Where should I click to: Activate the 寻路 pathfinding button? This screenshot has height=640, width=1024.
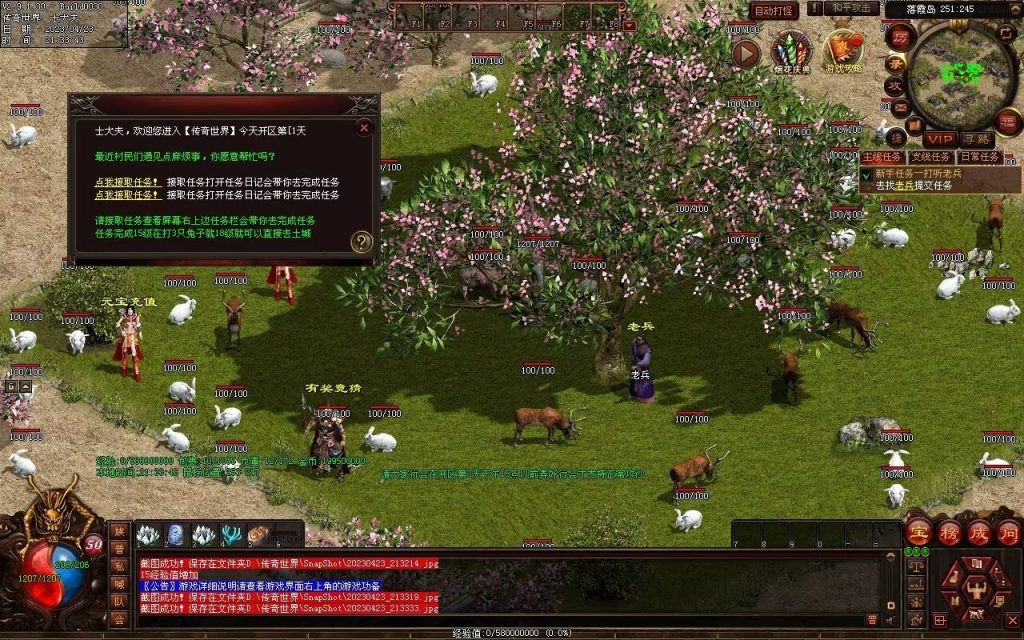click(x=975, y=139)
